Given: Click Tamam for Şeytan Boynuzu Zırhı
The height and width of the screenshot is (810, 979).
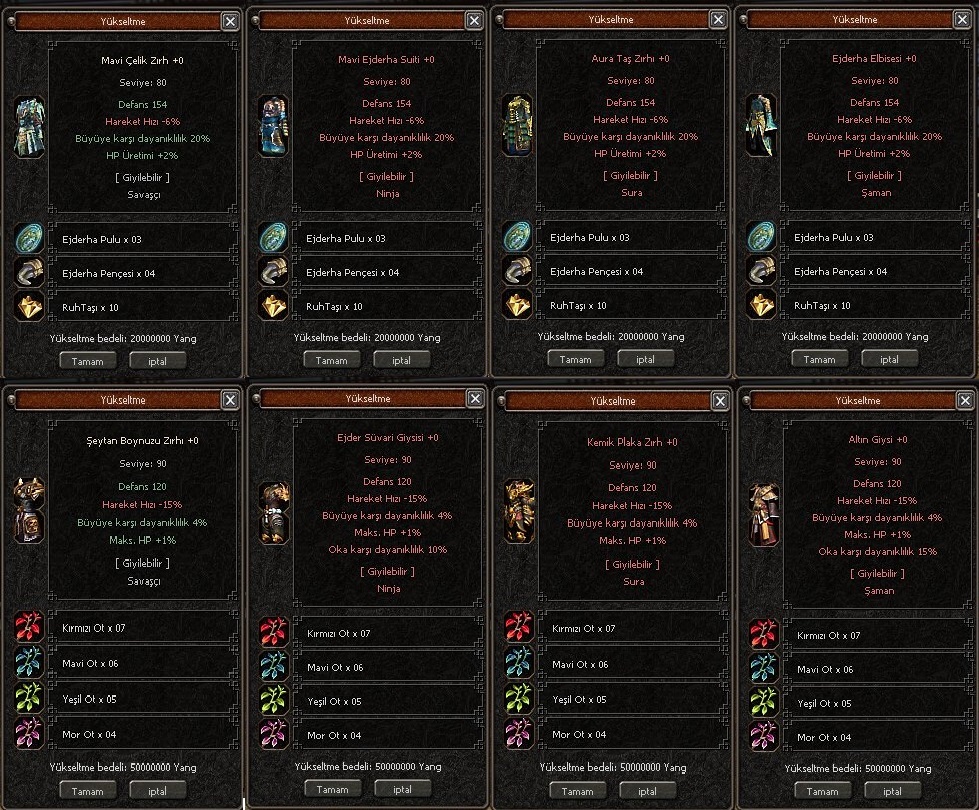Looking at the screenshot, I should click(x=88, y=790).
